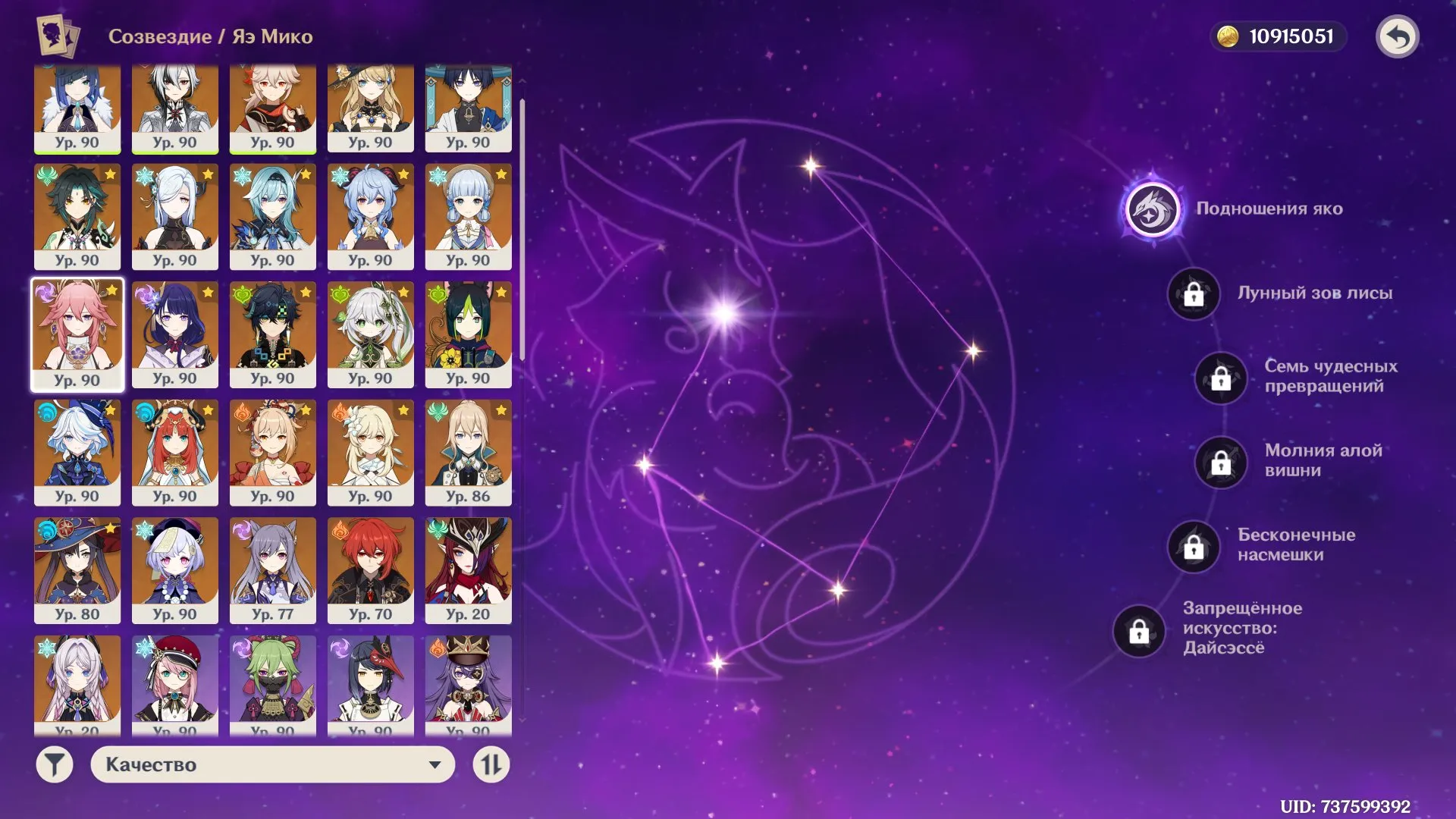Click the locked 'Лунный зов лисы' constellation icon
The image size is (1456, 819).
click(x=1193, y=296)
